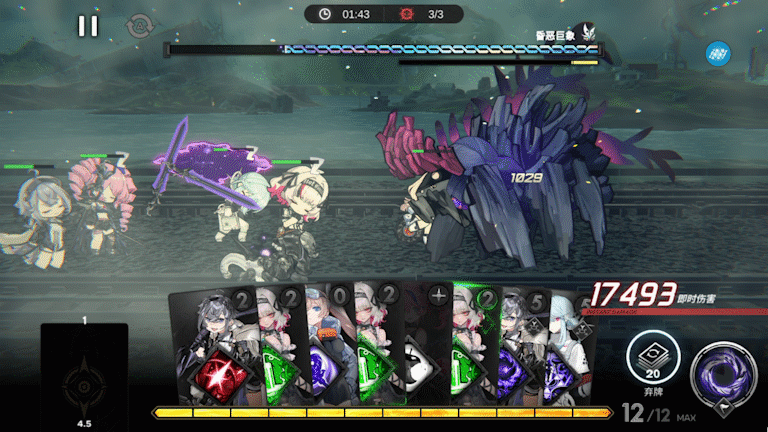The image size is (768, 432).
Task: Tap the blue round icon near boss bar
Action: click(717, 52)
